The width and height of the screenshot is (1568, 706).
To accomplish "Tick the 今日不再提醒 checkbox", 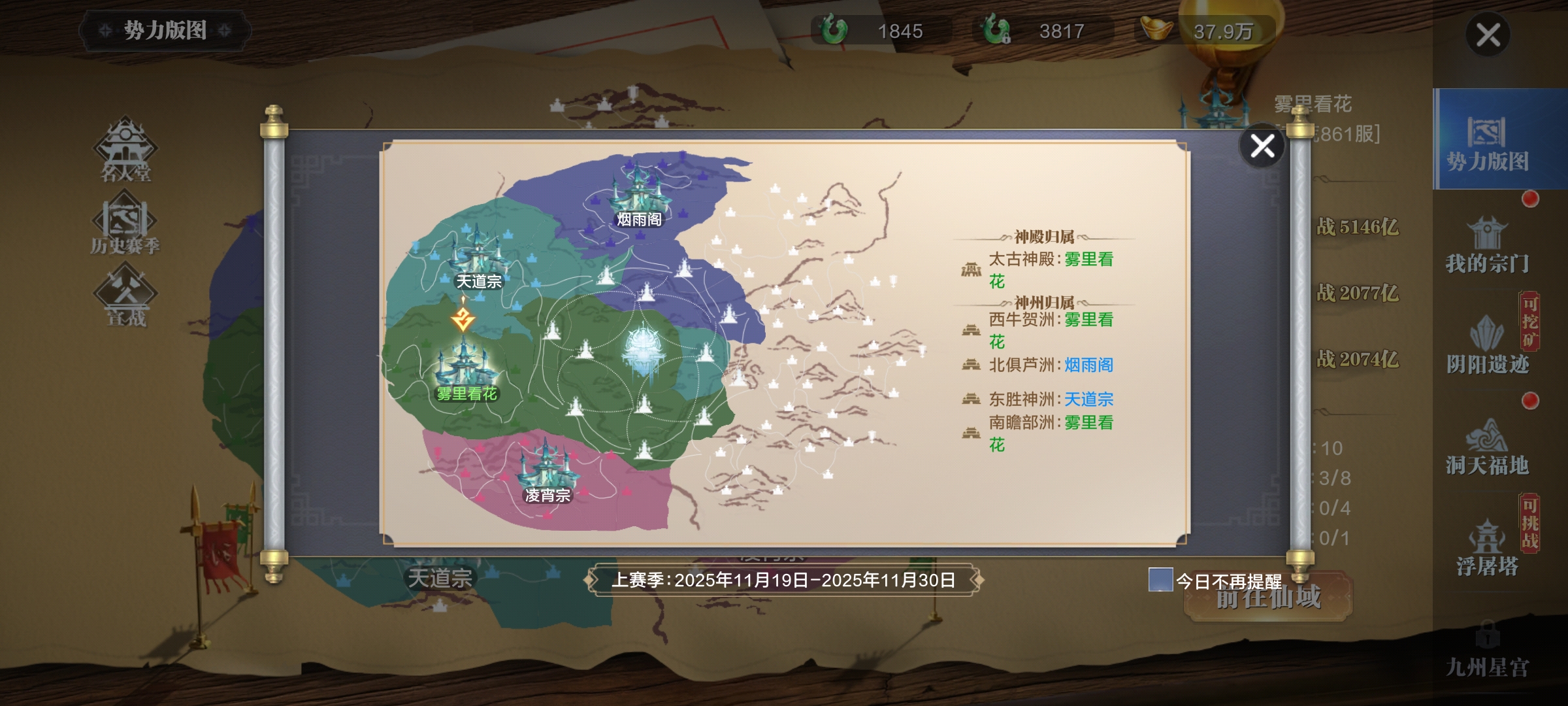I will click(x=1160, y=580).
